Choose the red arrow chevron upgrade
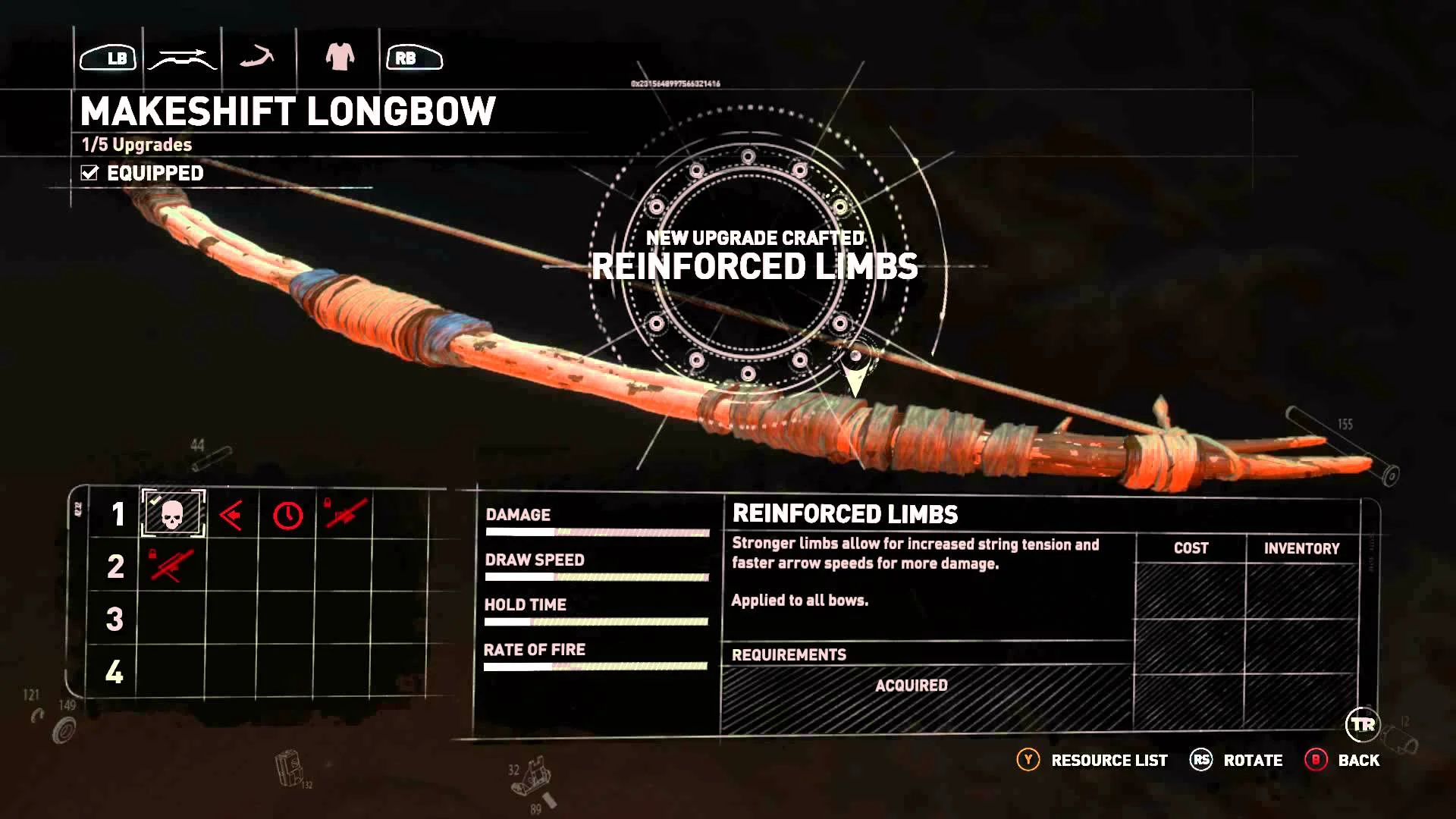The width and height of the screenshot is (1456, 819). (231, 516)
